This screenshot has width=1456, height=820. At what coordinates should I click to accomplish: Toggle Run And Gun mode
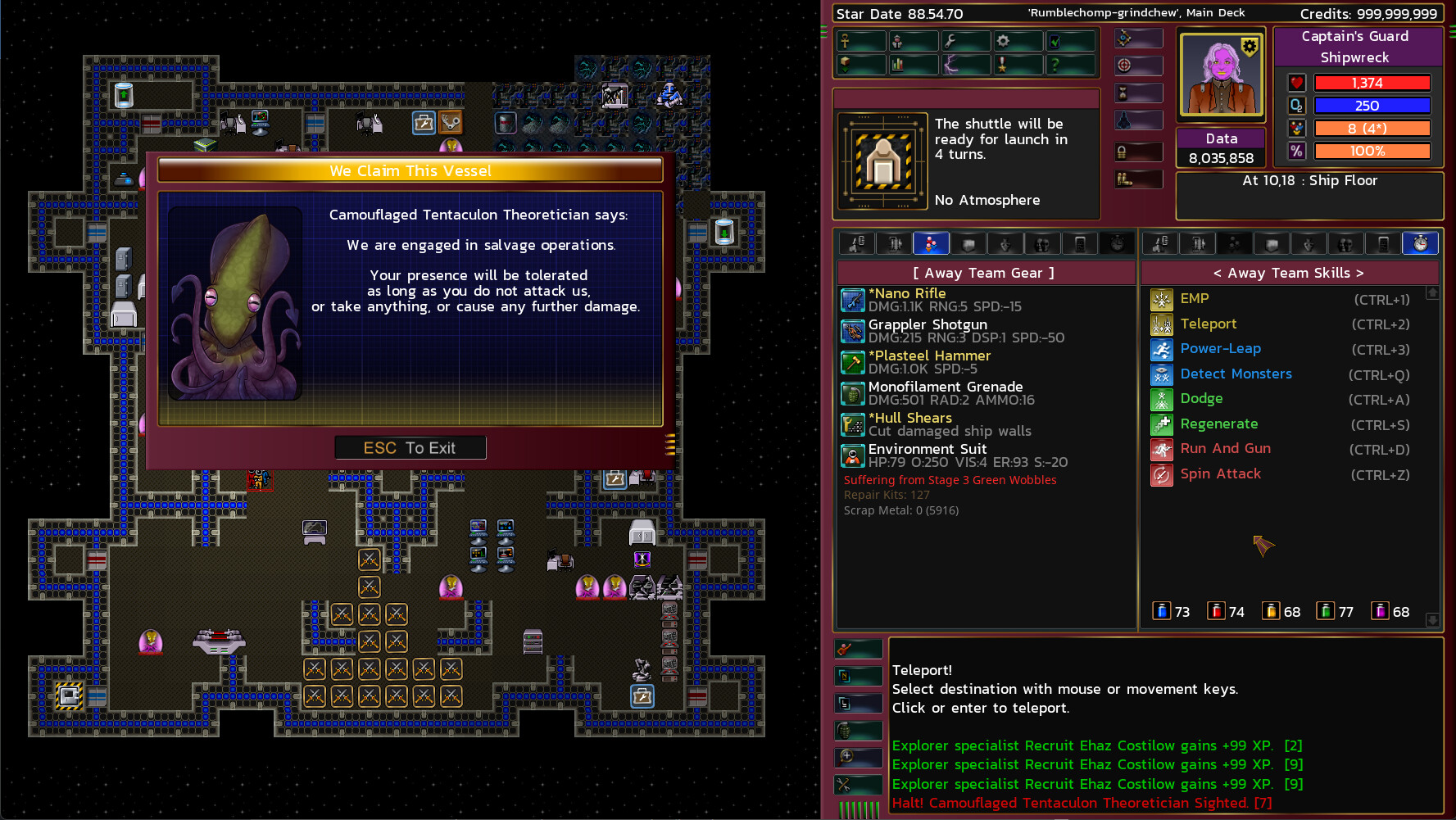click(1161, 450)
